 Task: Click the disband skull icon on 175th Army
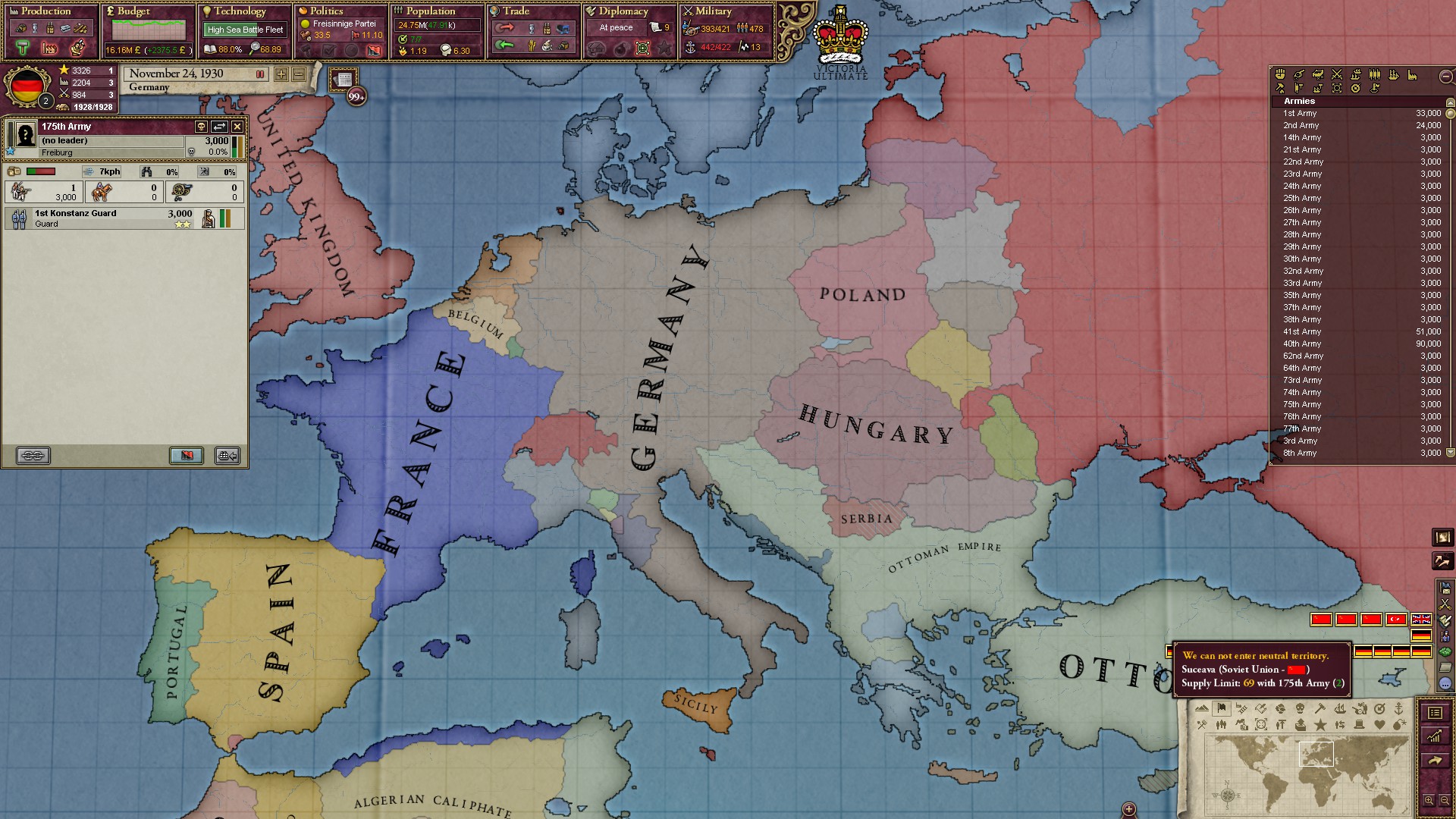tap(201, 127)
